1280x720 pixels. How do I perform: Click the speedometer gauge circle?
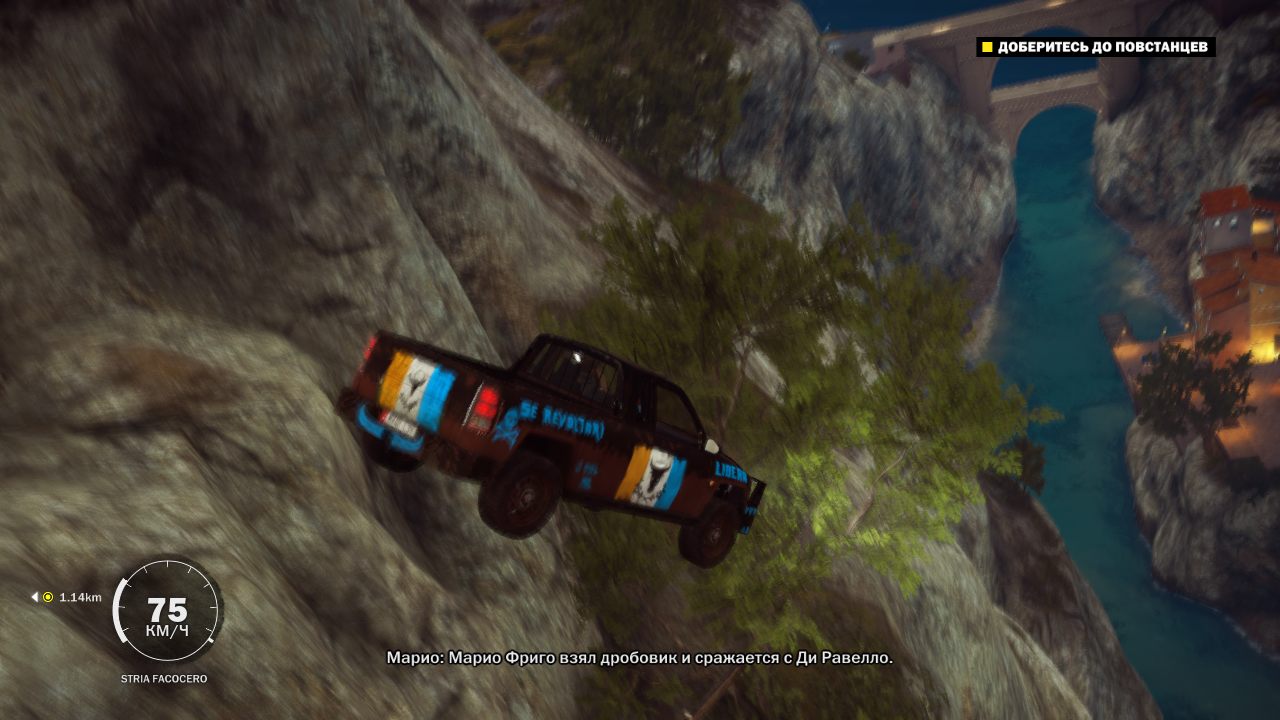tap(168, 608)
